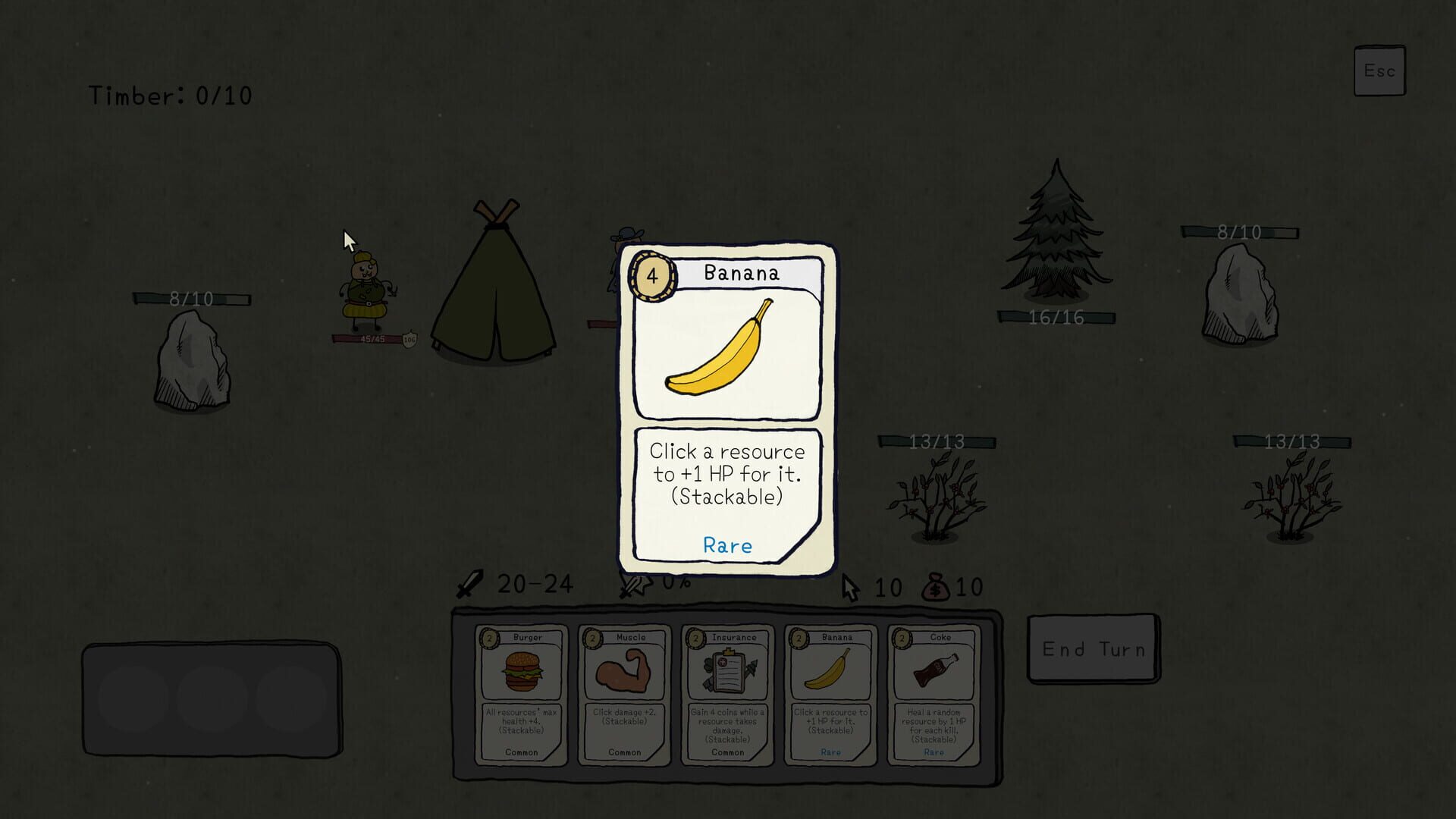Click the money bag icon showing 10 coins
This screenshot has width=1456, height=819.
[x=937, y=585]
